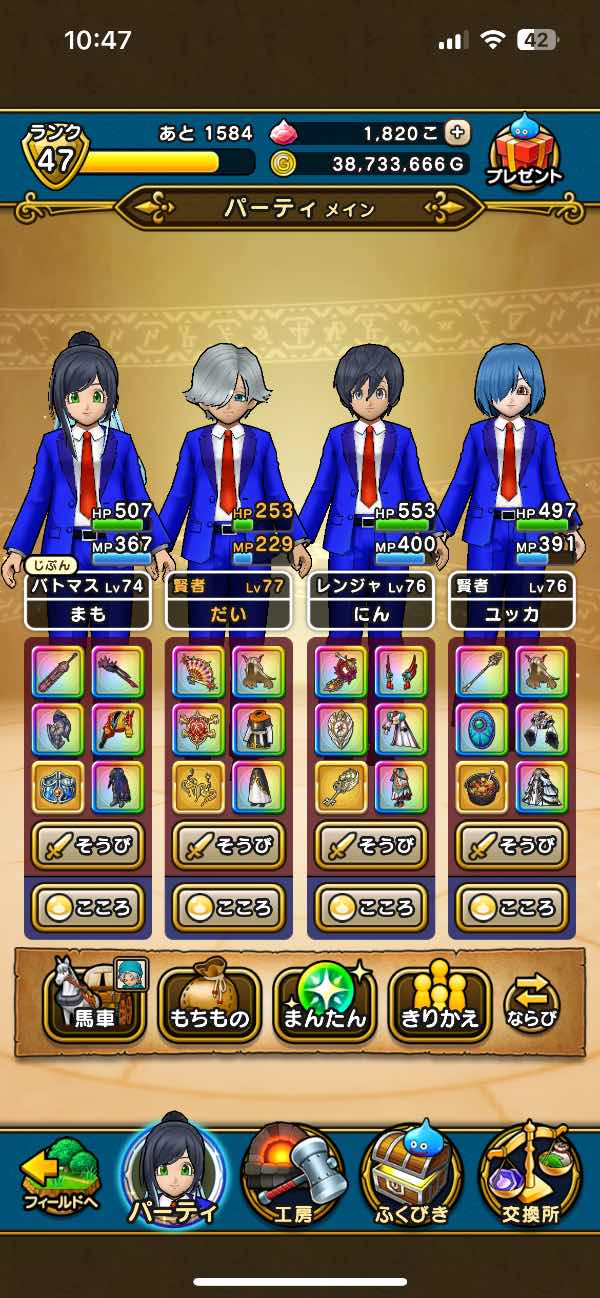Viewport: 600px width, 1298px height.
Task: Open そうび equipment for にん
Action: tap(371, 846)
